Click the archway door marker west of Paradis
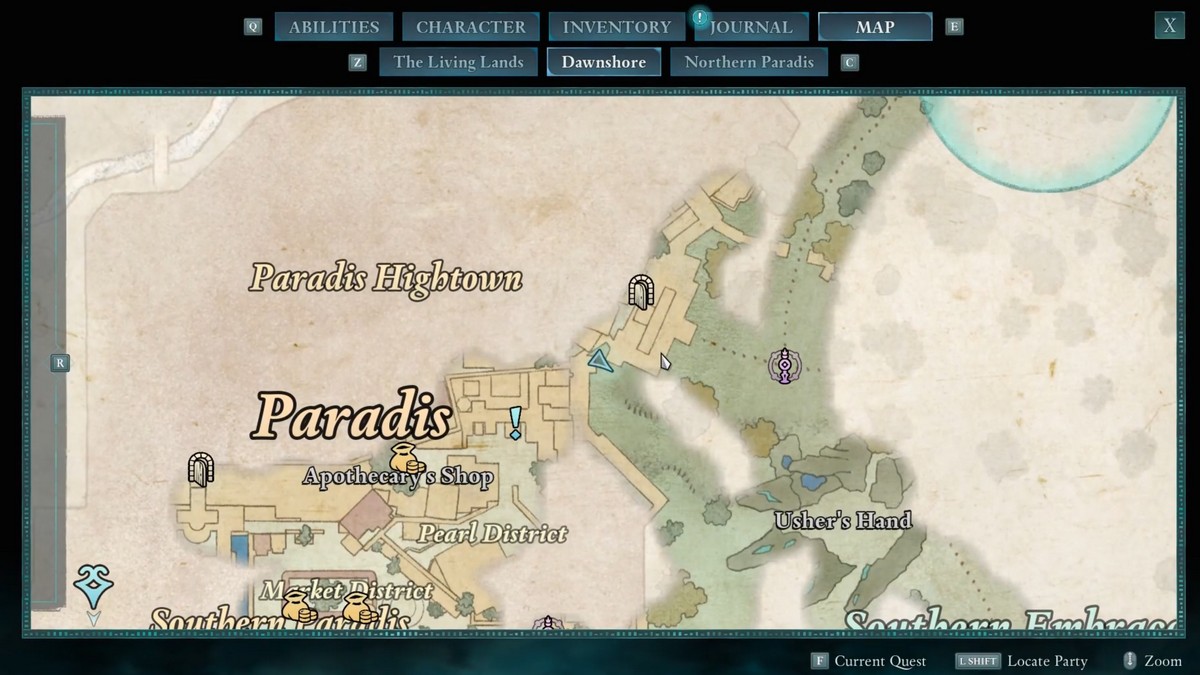1200x675 pixels. [x=201, y=469]
